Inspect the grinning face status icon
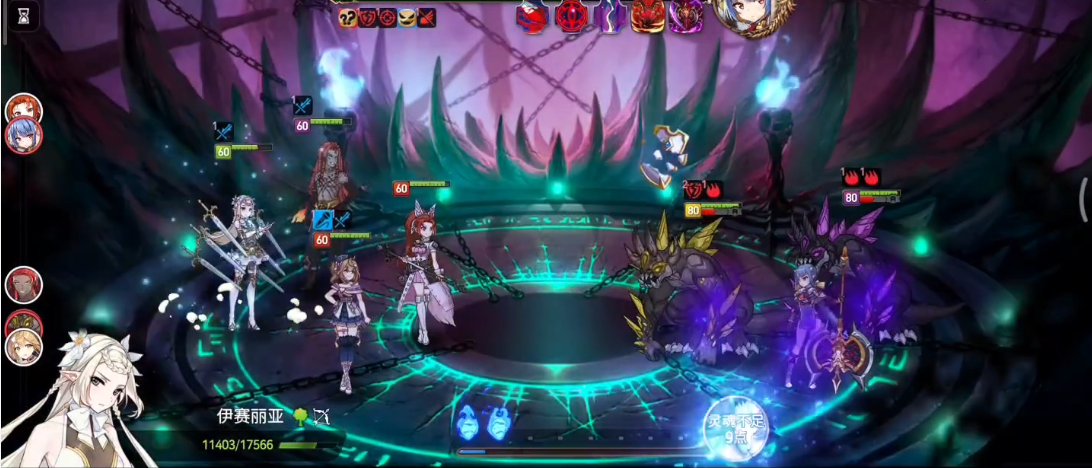The width and height of the screenshot is (1092, 468). pos(408,16)
